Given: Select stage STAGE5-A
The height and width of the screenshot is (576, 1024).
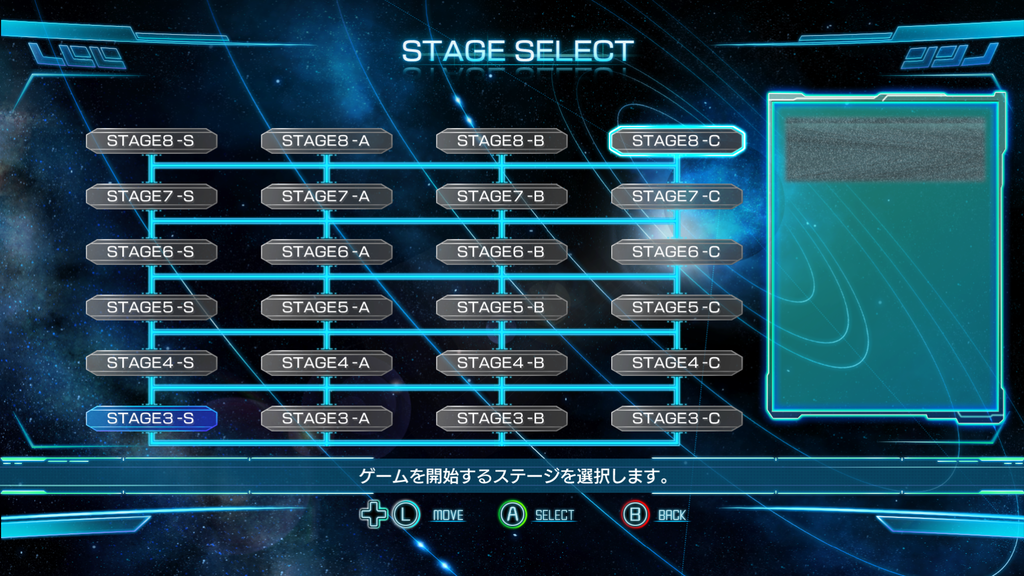Looking at the screenshot, I should coord(326,307).
